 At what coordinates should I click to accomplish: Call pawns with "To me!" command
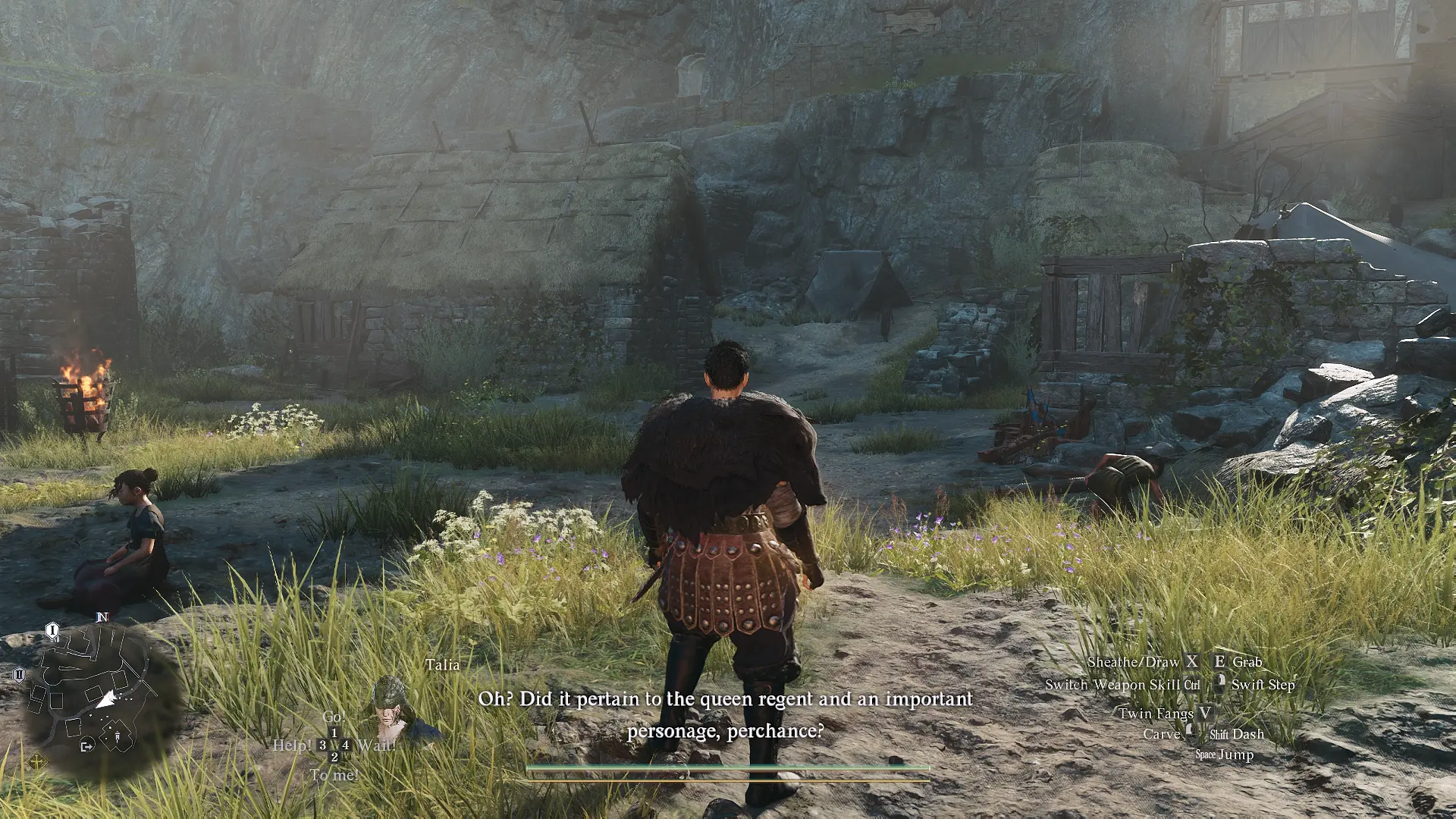click(334, 774)
